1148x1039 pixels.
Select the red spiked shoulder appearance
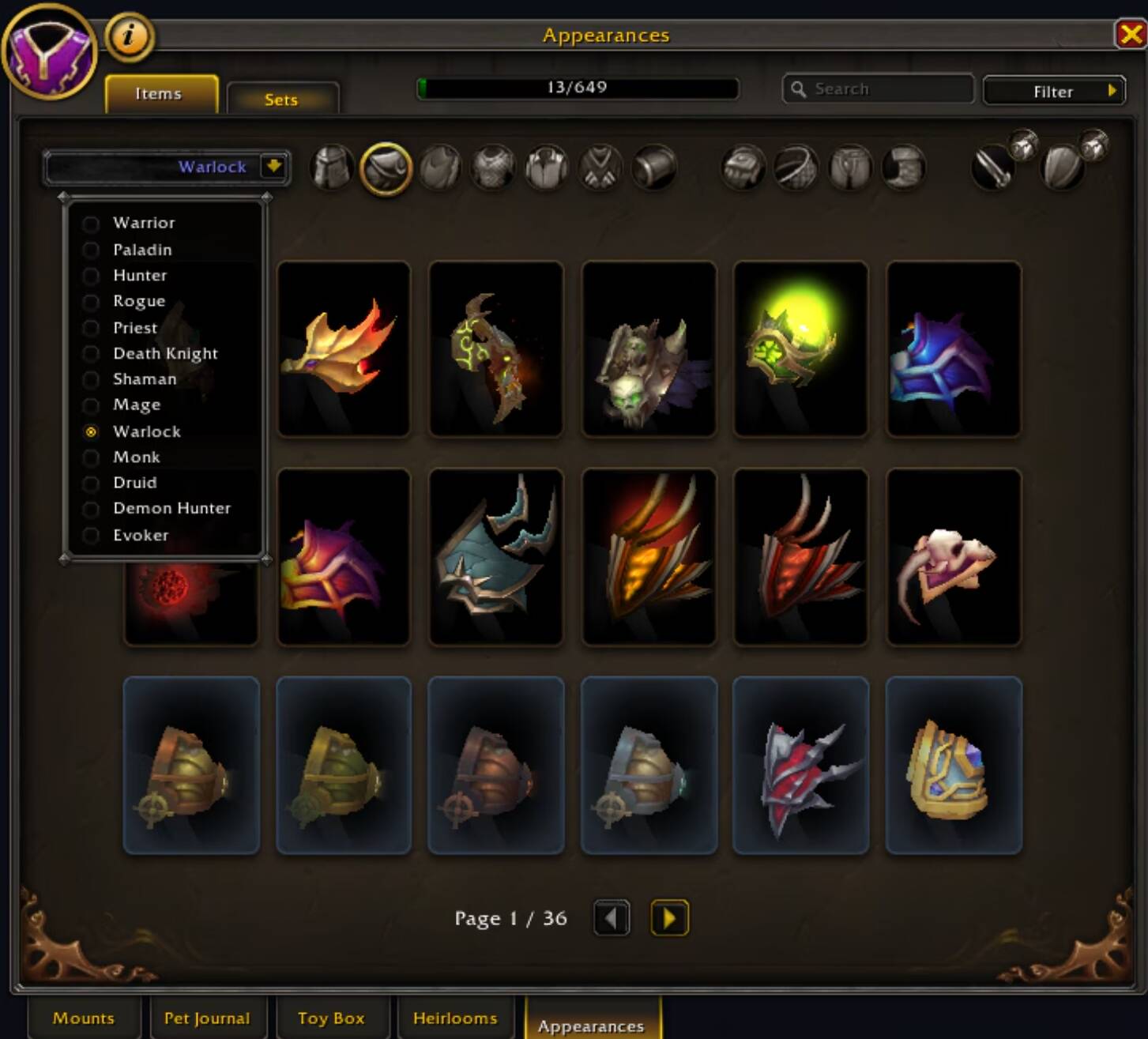(800, 765)
